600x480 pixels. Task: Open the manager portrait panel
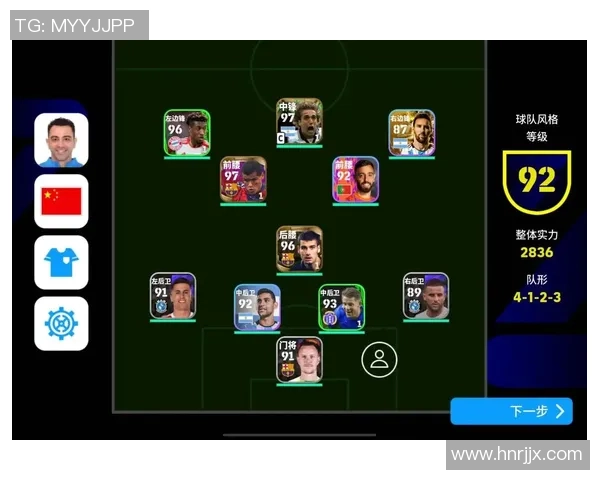(61, 140)
